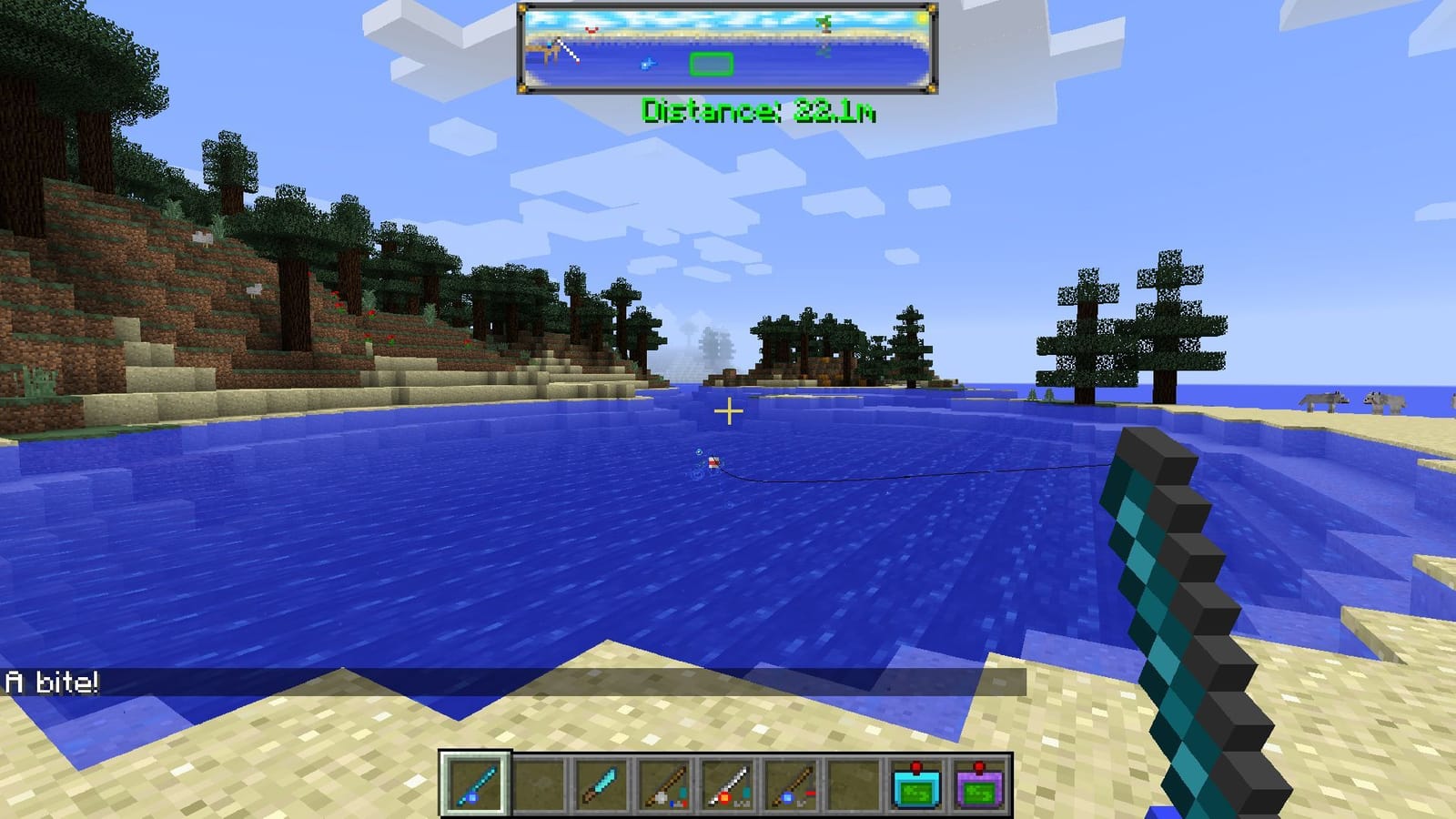Click the swimming fish icon in the minigame bar
Screen dimensions: 1456x819
pyautogui.click(x=647, y=65)
